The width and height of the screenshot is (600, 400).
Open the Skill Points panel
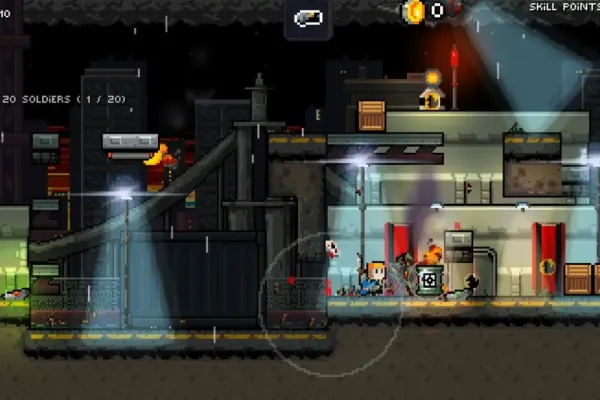tap(563, 7)
